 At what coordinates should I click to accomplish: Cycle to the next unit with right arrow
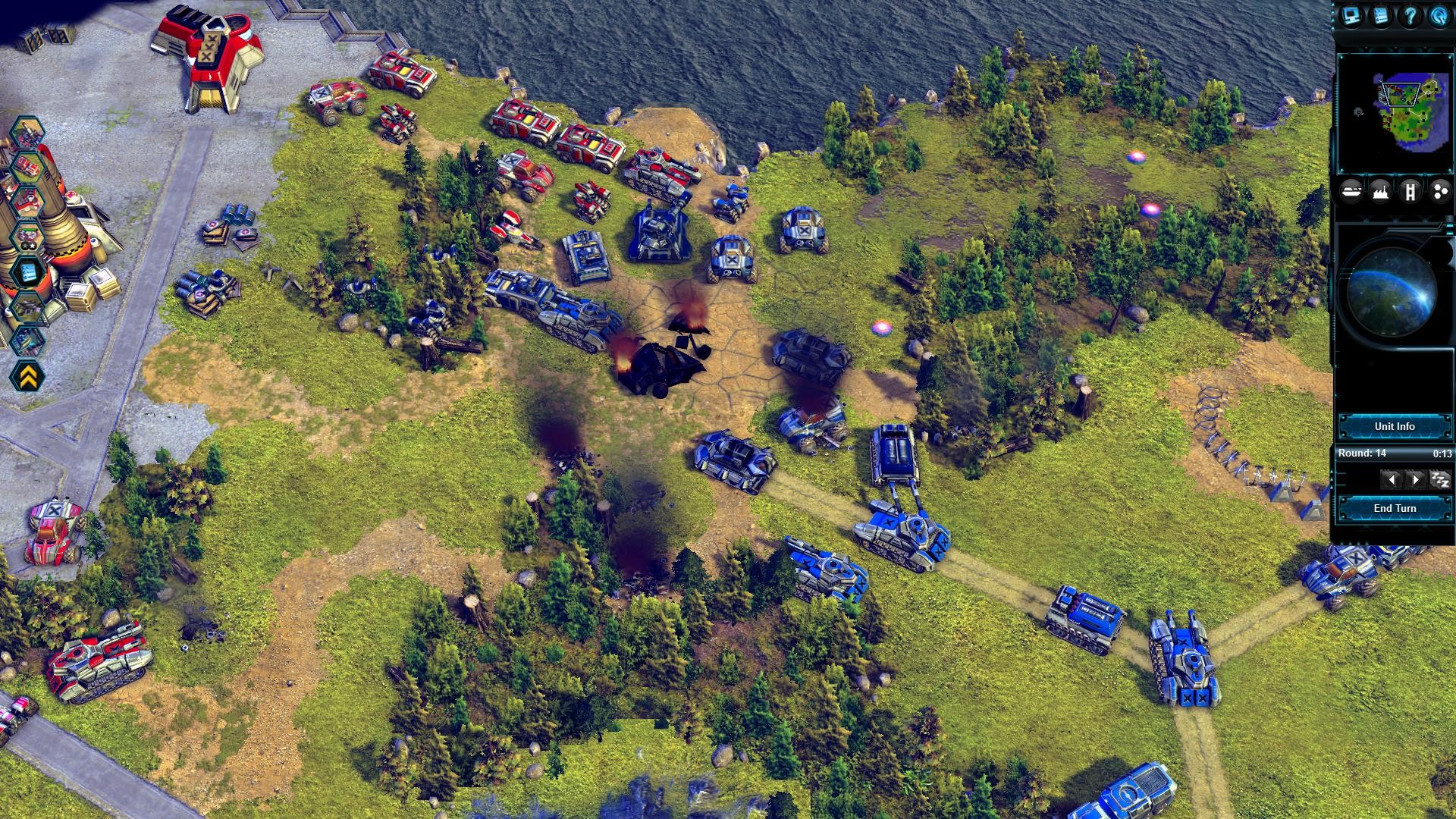point(1417,479)
